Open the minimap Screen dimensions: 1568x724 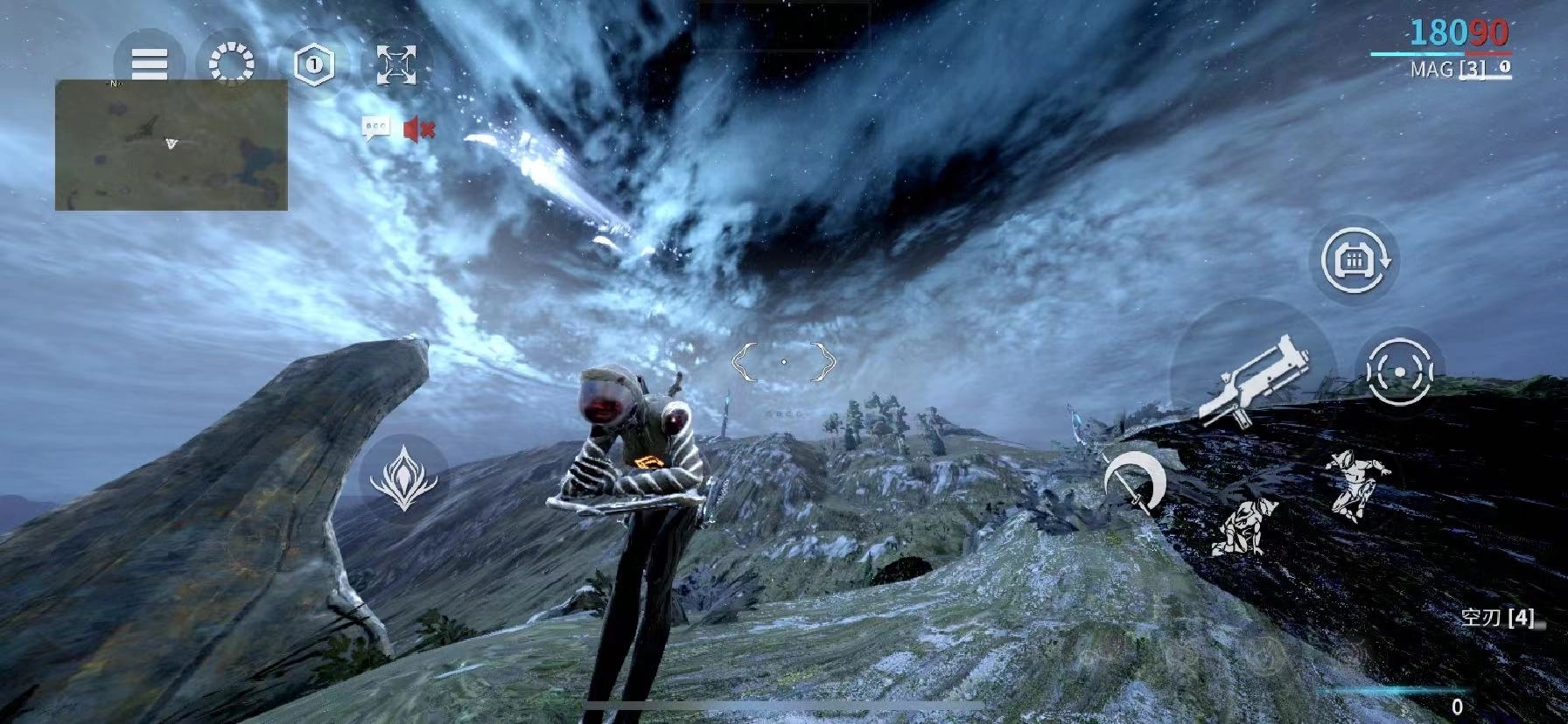(171, 145)
